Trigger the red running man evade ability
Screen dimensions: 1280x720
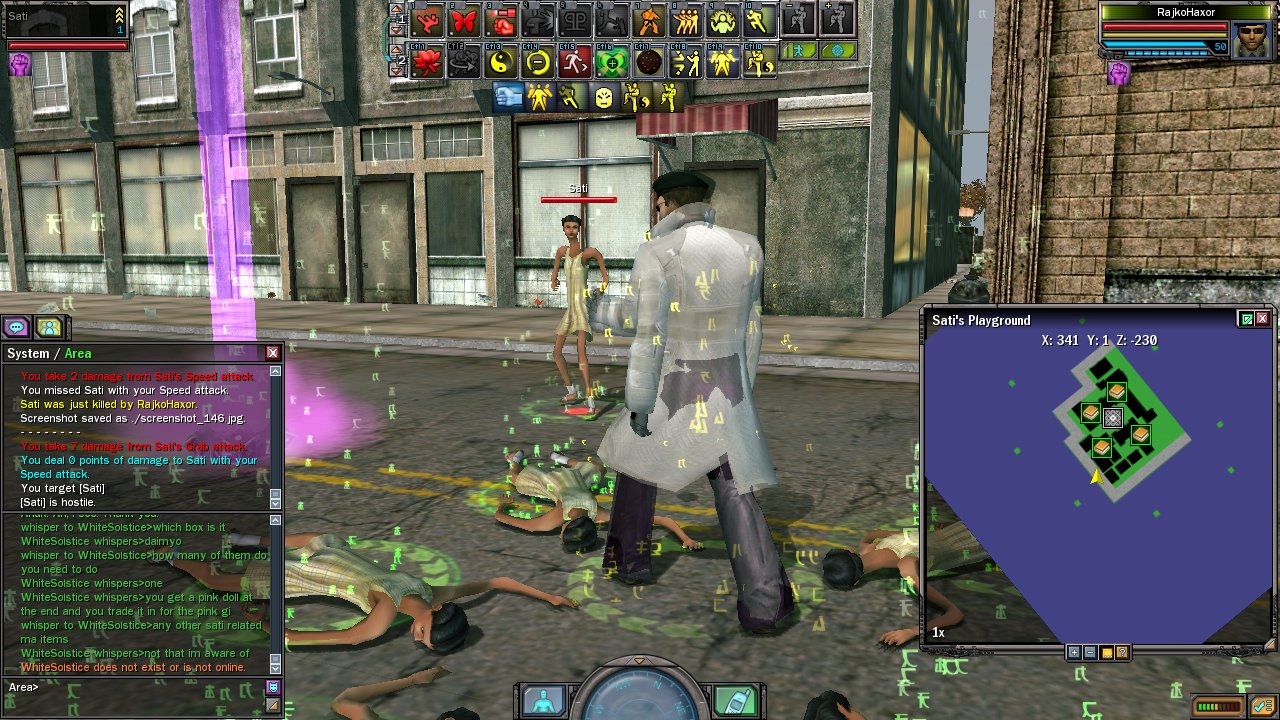[x=575, y=62]
